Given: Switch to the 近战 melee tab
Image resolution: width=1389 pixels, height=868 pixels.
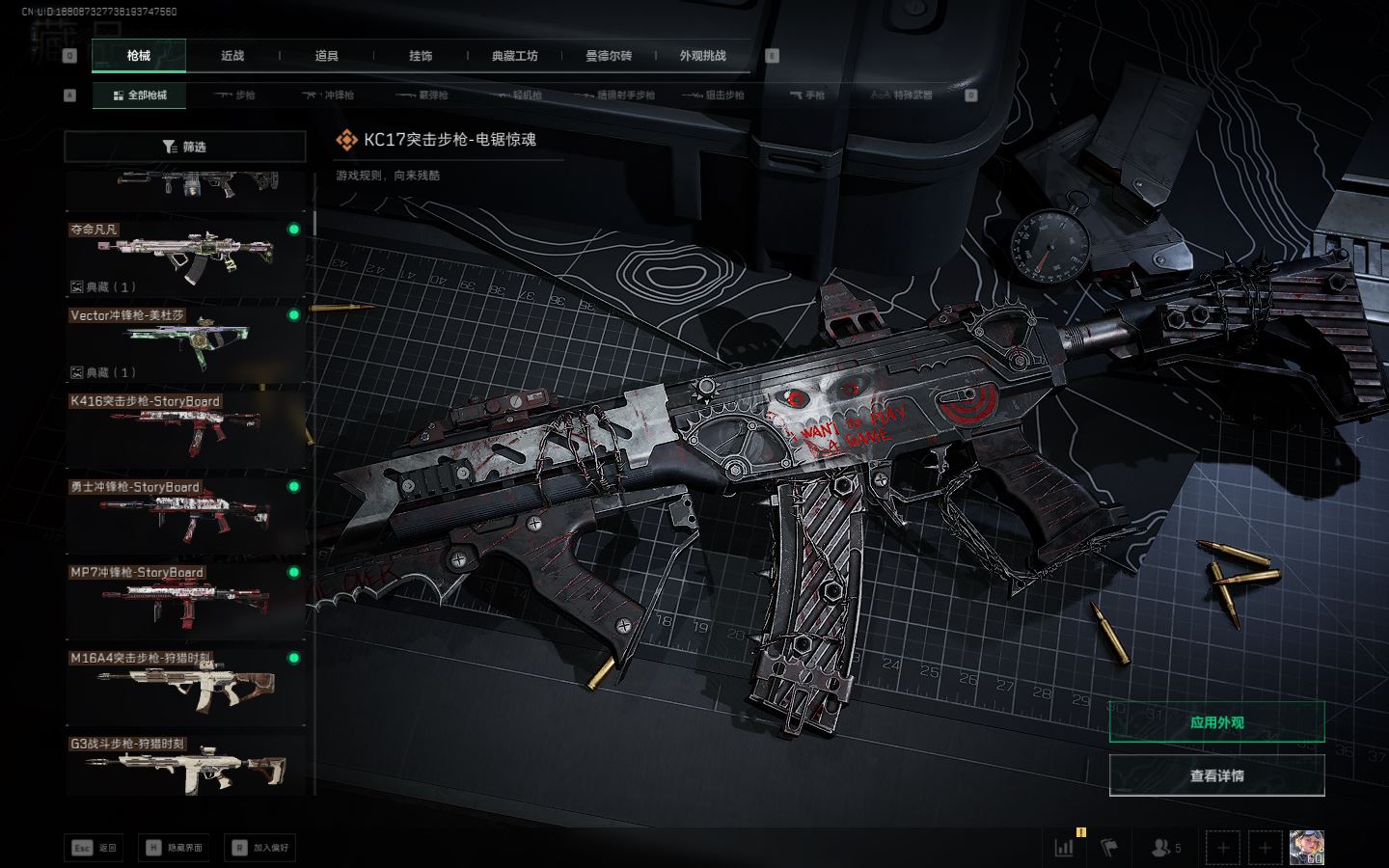Looking at the screenshot, I should [232, 56].
